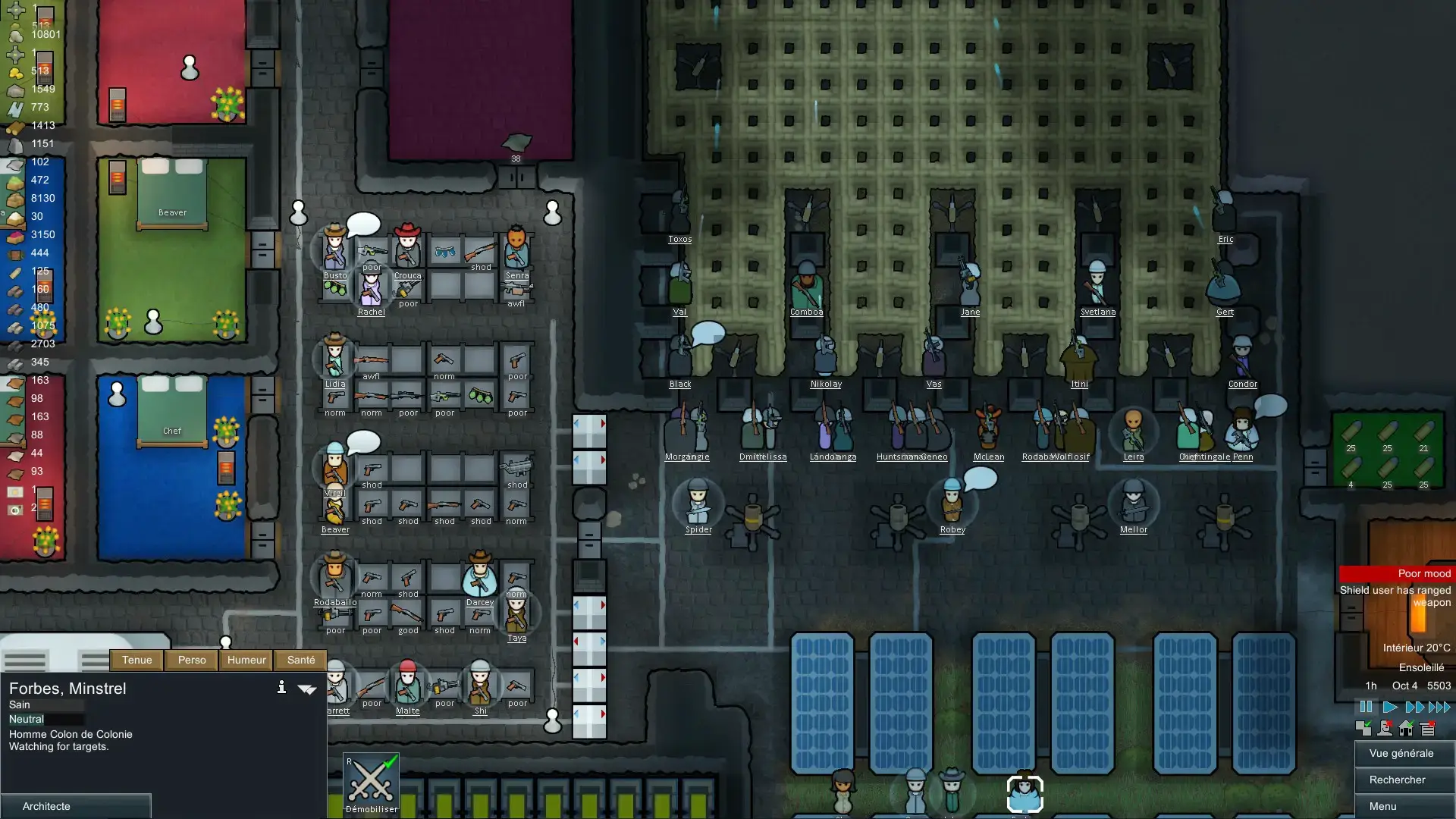Click the gold resource icon in the readout
The height and width of the screenshot is (819, 1456).
[x=17, y=71]
